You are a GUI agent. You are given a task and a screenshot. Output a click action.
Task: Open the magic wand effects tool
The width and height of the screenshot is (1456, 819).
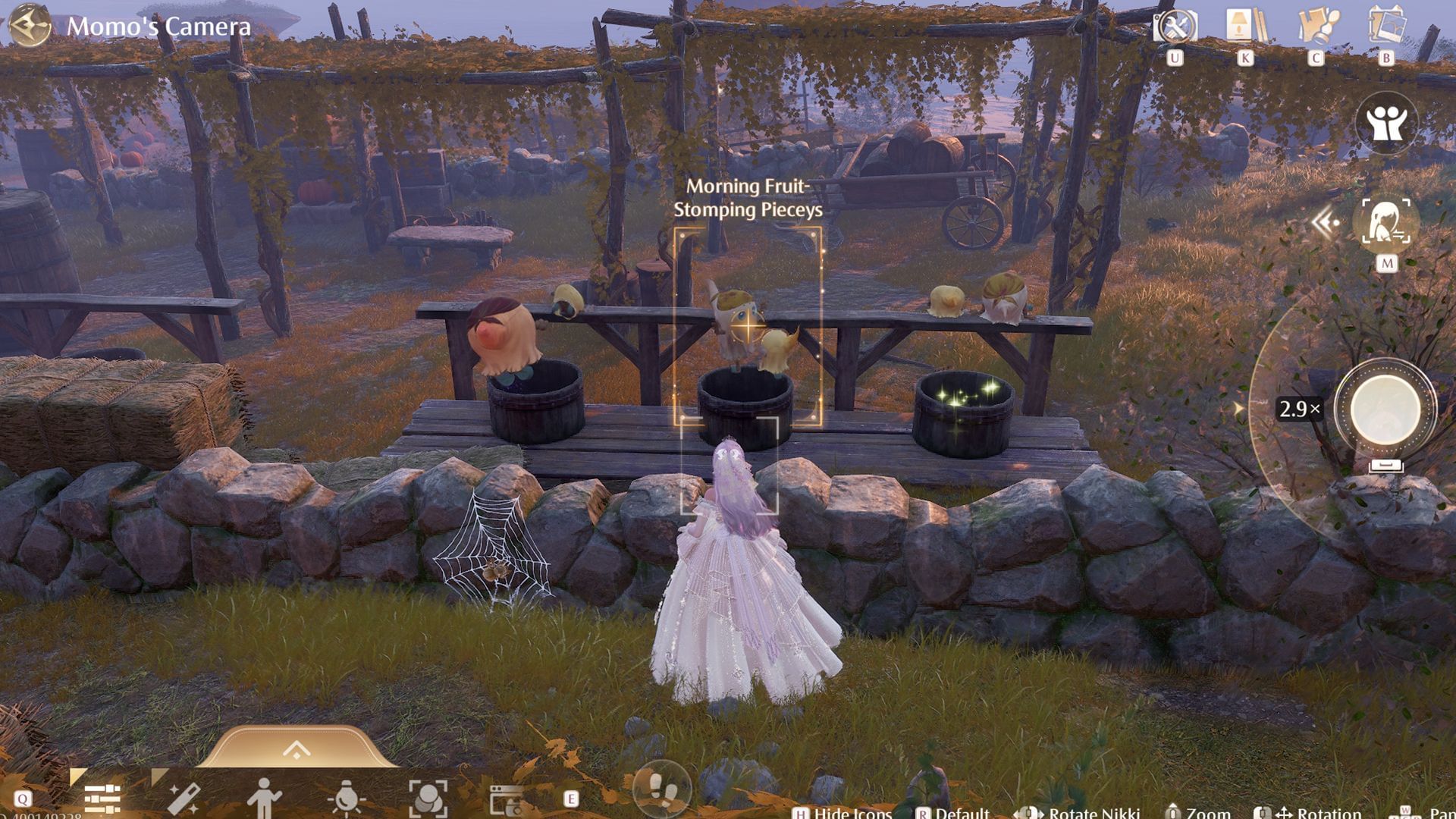tap(184, 799)
